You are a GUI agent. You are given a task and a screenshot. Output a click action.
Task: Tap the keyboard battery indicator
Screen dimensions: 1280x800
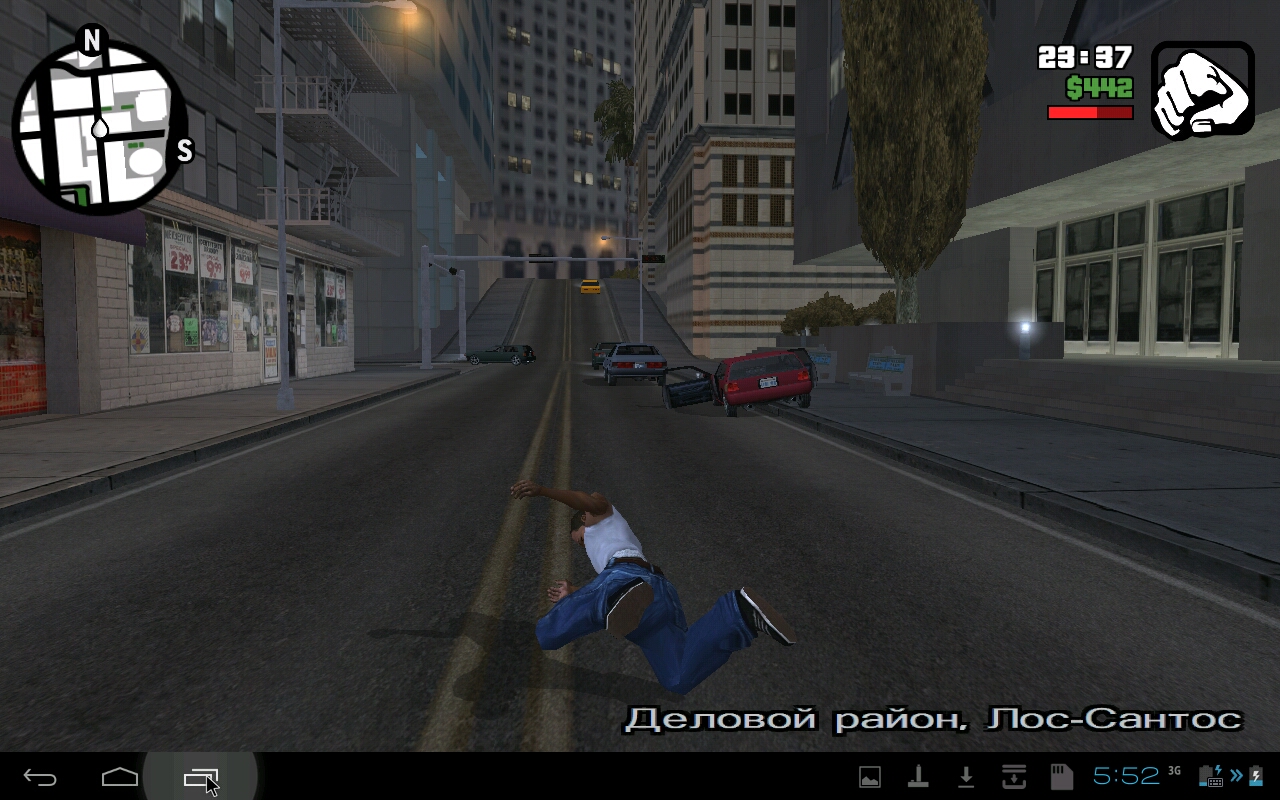point(1213,777)
